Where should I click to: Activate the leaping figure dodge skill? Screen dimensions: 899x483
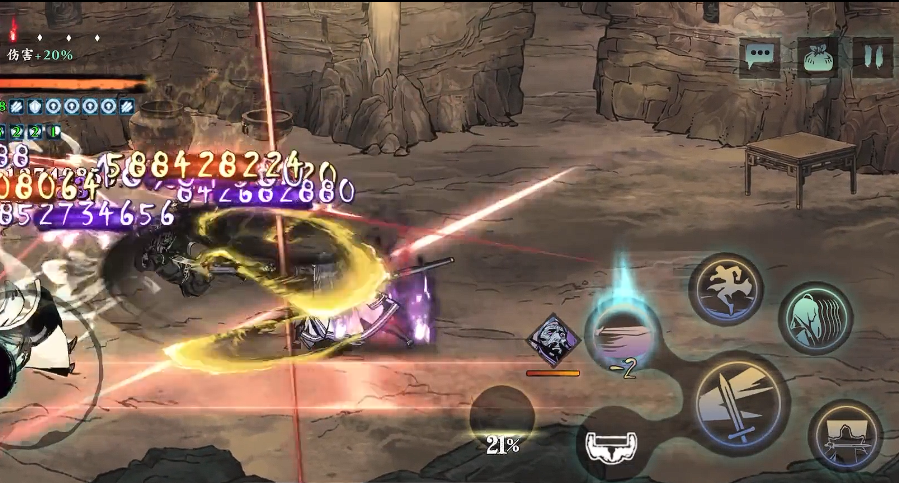click(726, 289)
